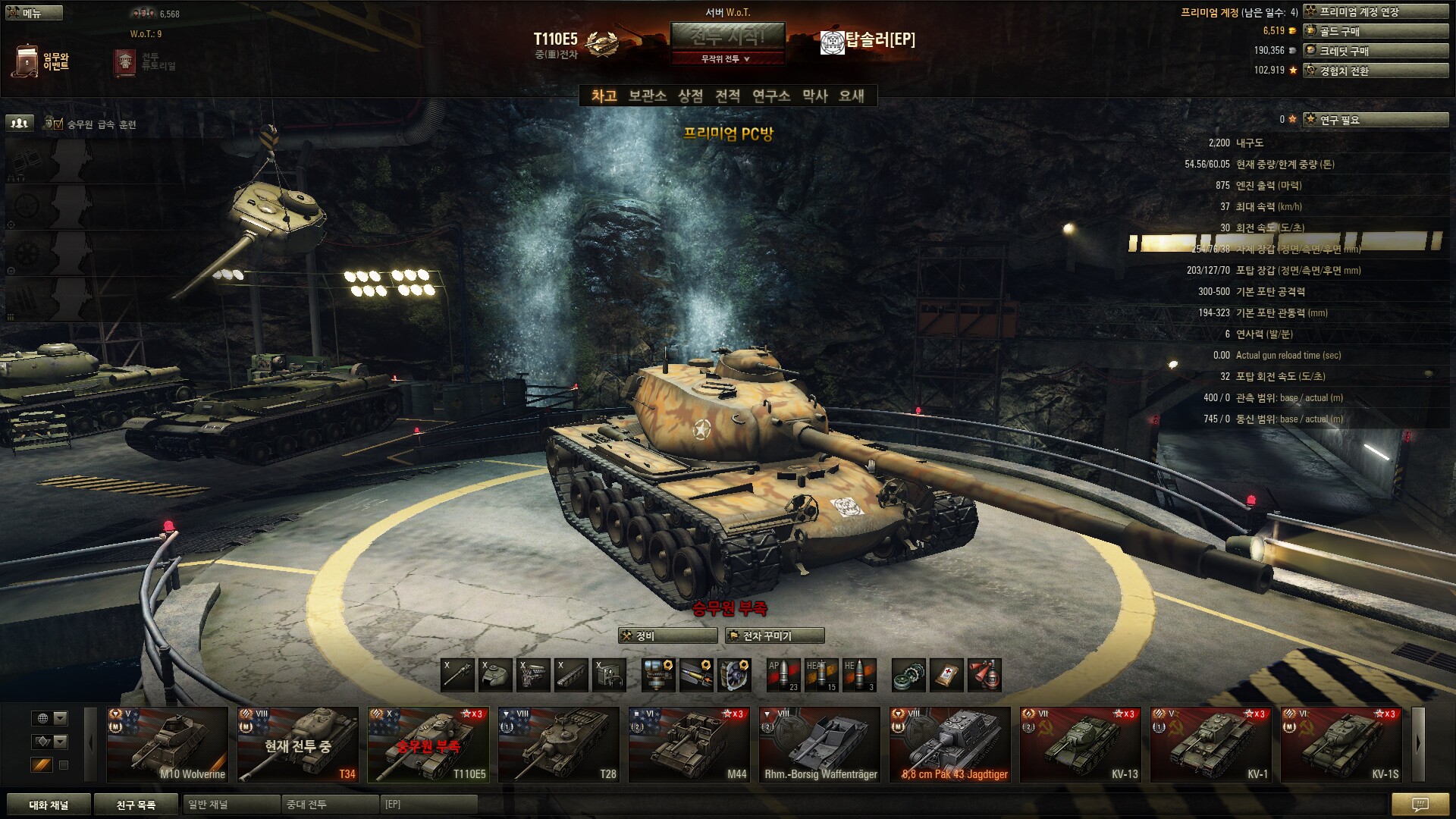Open the 무작위 전투 battle type dropdown
The height and width of the screenshot is (819, 1456).
click(727, 58)
